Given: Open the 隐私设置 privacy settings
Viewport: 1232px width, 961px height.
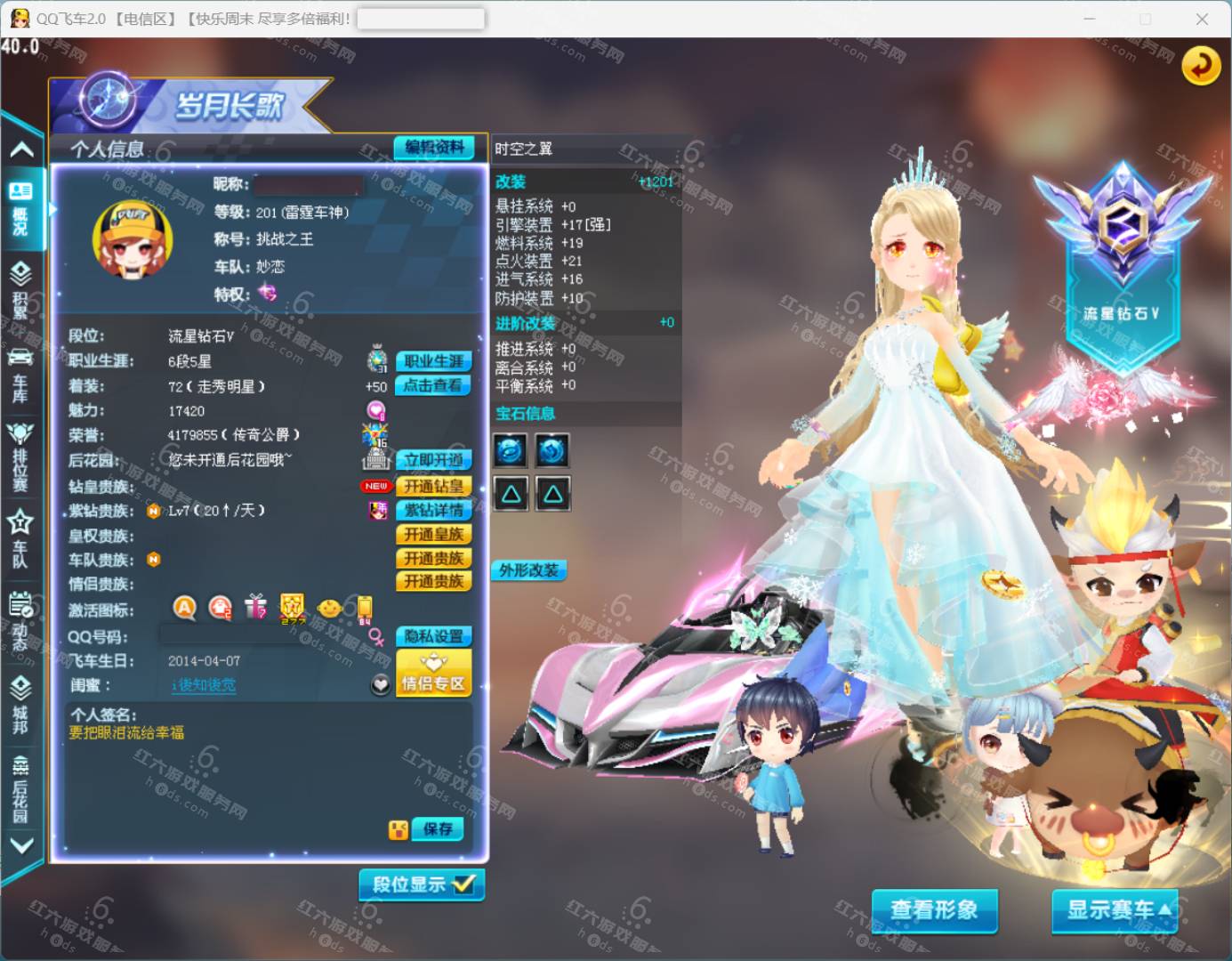Looking at the screenshot, I should (433, 636).
